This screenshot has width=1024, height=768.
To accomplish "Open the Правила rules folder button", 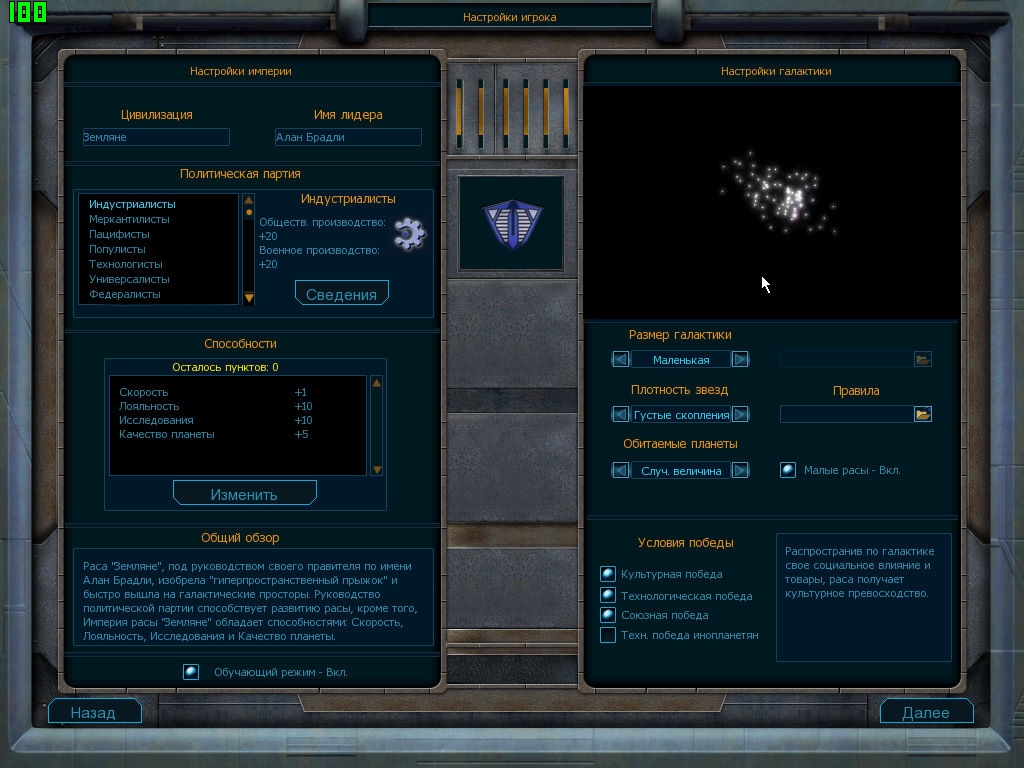I will [922, 414].
